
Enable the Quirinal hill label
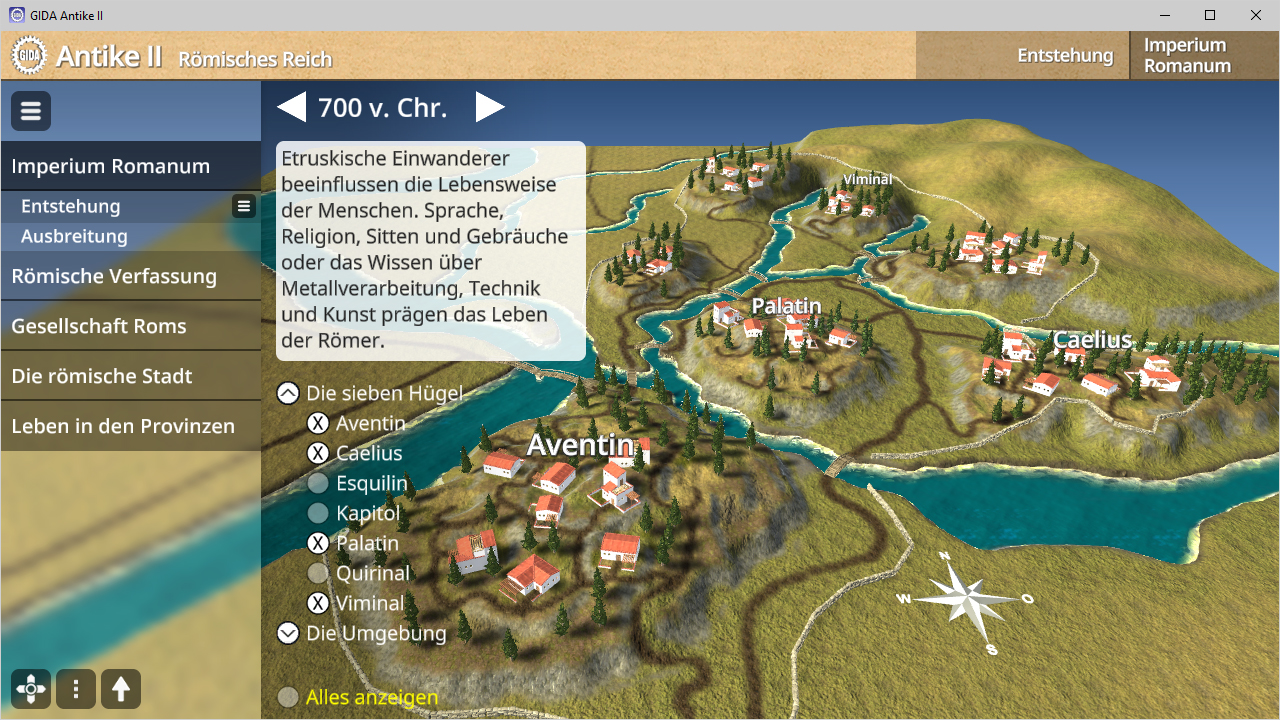click(318, 573)
